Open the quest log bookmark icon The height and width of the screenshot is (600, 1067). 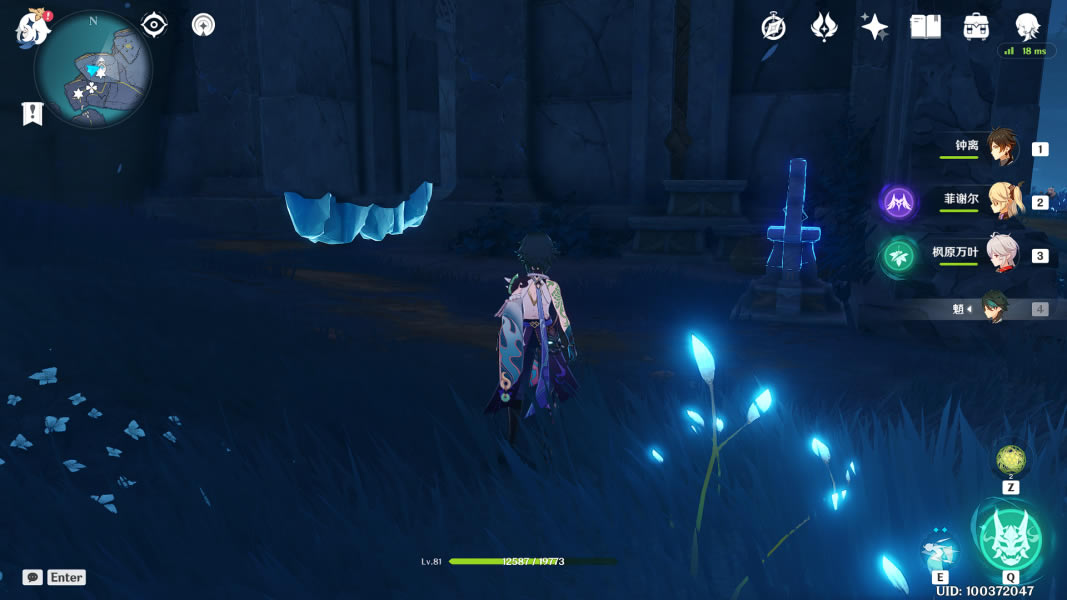(x=32, y=114)
